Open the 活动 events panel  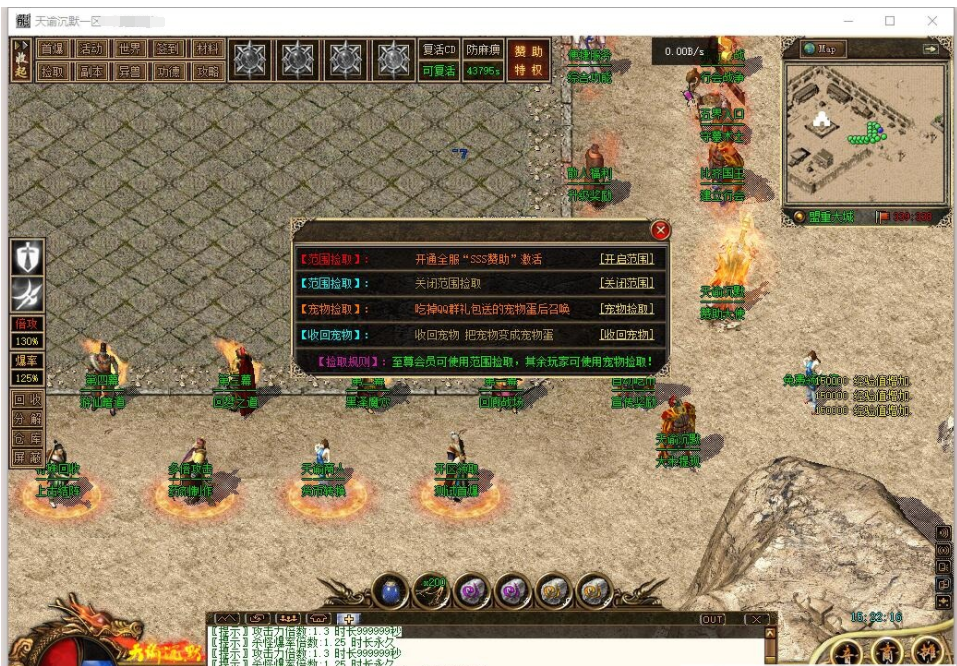tap(91, 49)
